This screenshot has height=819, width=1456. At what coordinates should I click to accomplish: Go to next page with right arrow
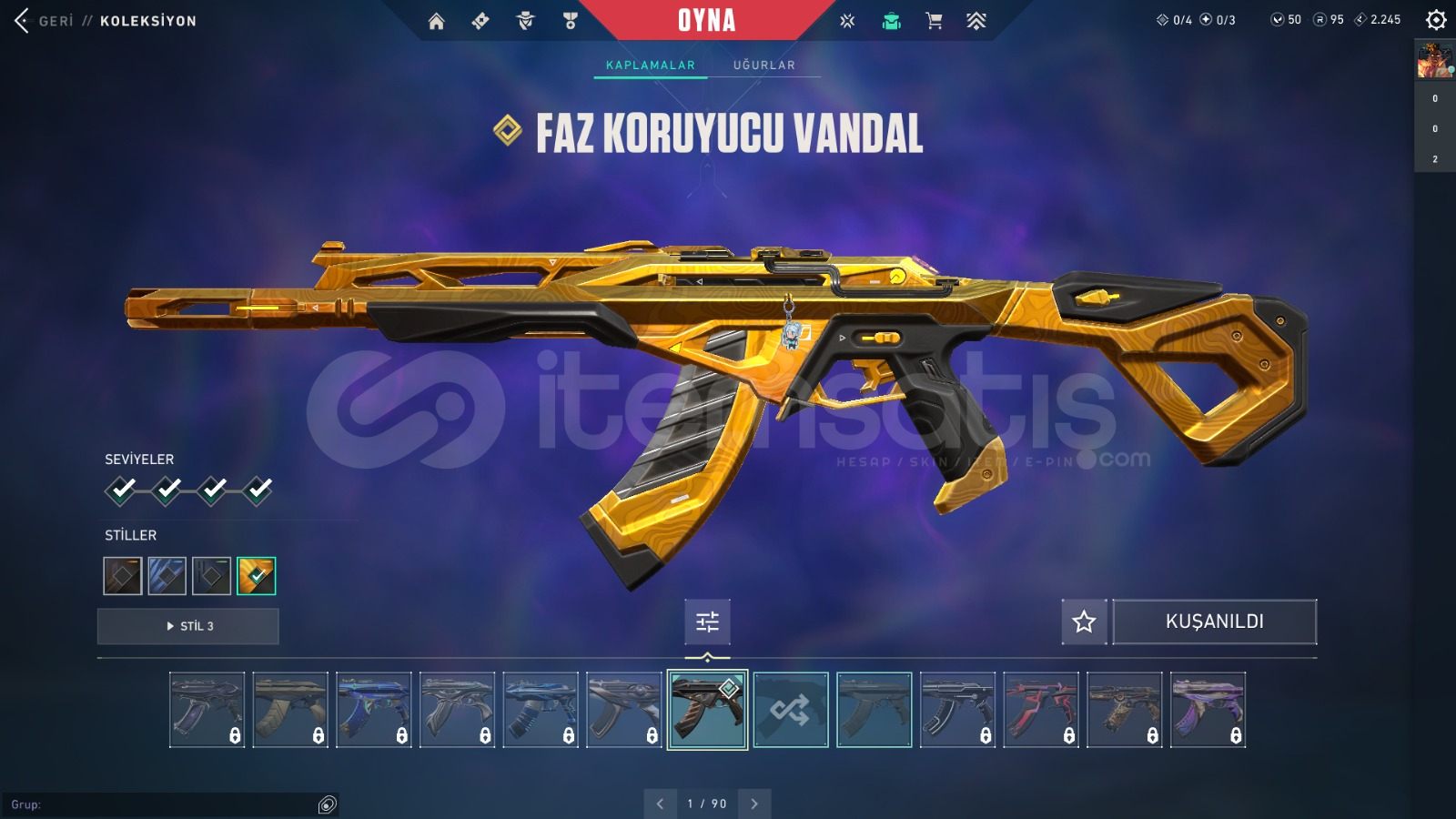coord(753,804)
